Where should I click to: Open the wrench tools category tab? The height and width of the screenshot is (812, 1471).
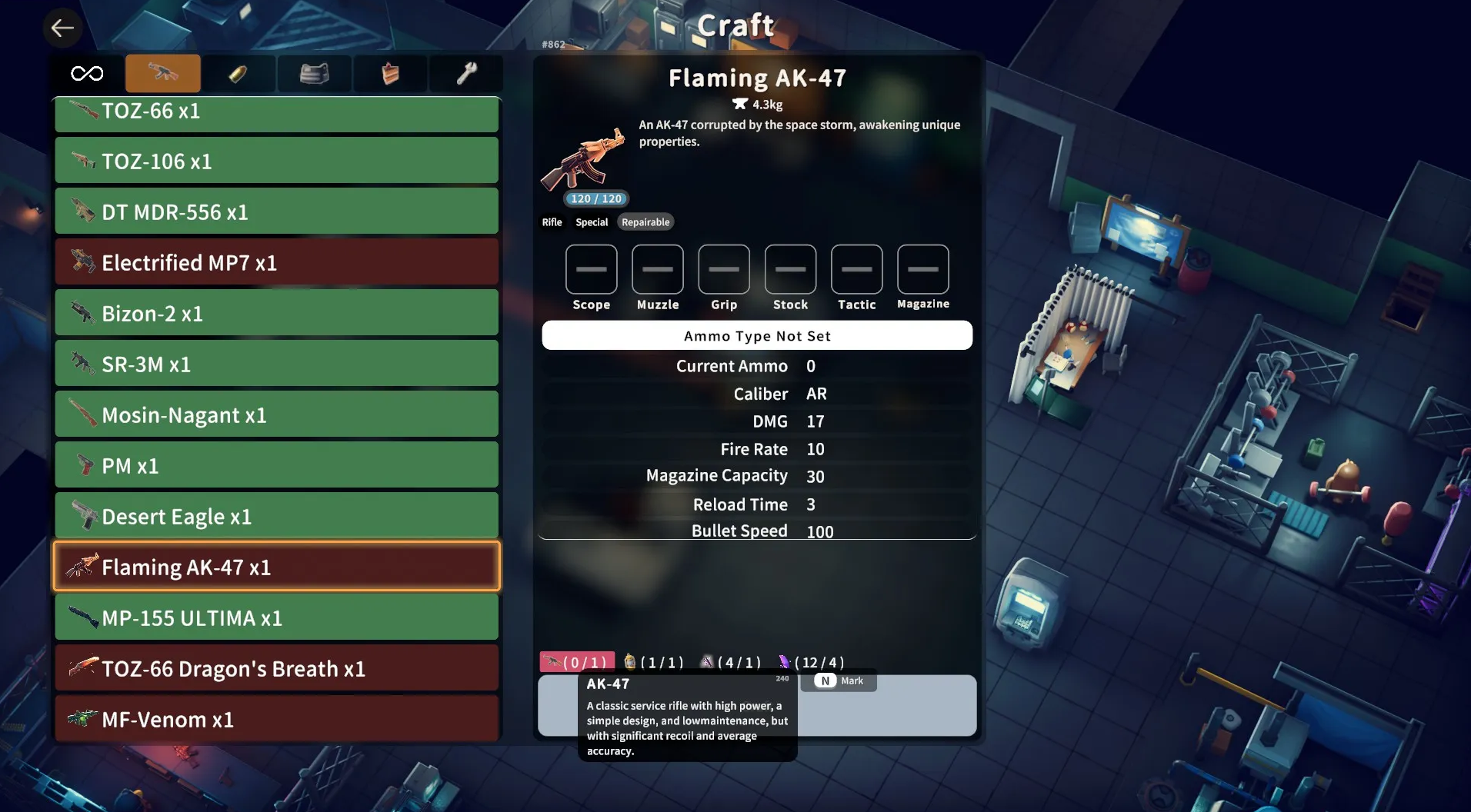tap(466, 74)
